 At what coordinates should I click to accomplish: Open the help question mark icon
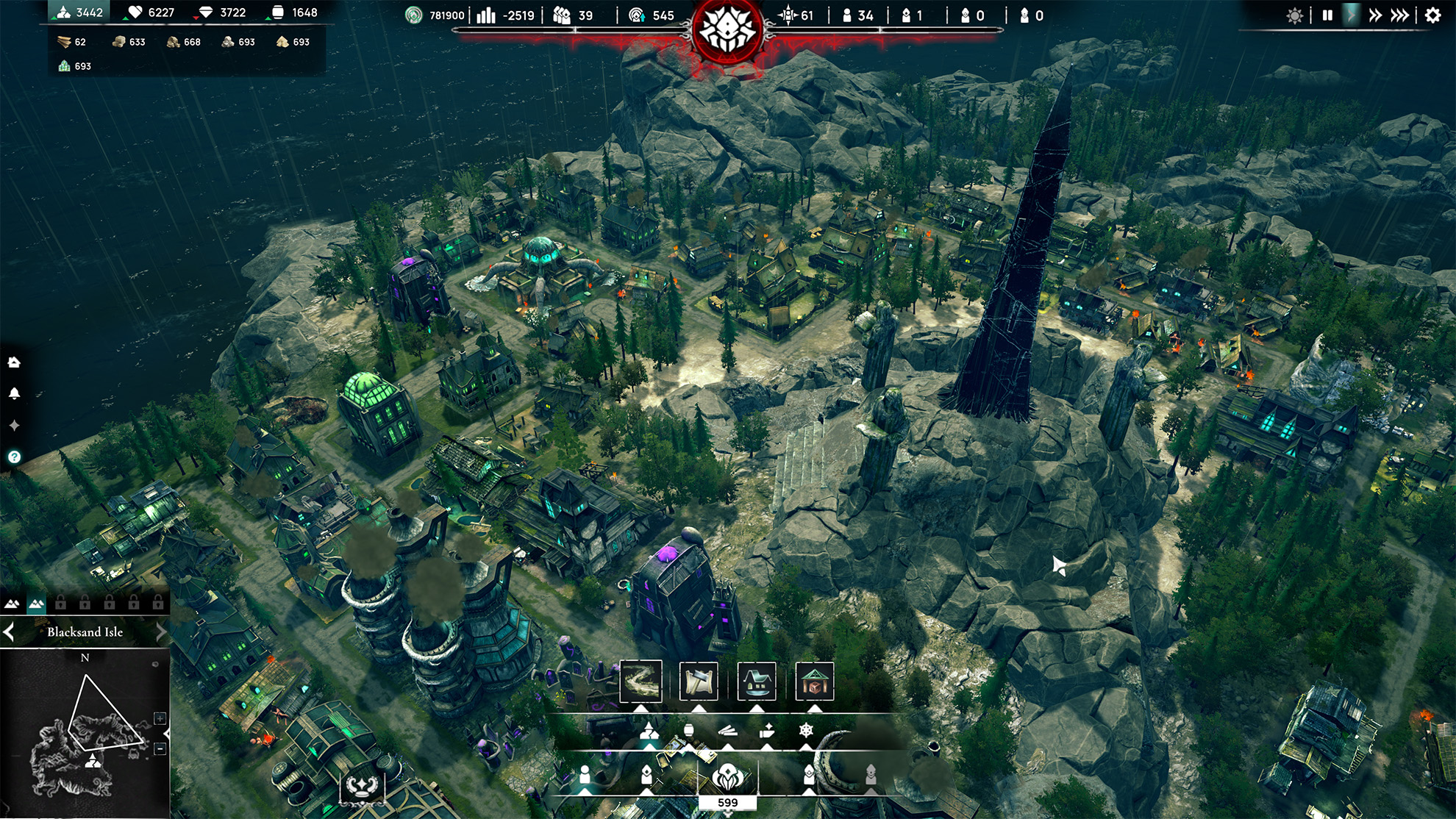pos(14,457)
